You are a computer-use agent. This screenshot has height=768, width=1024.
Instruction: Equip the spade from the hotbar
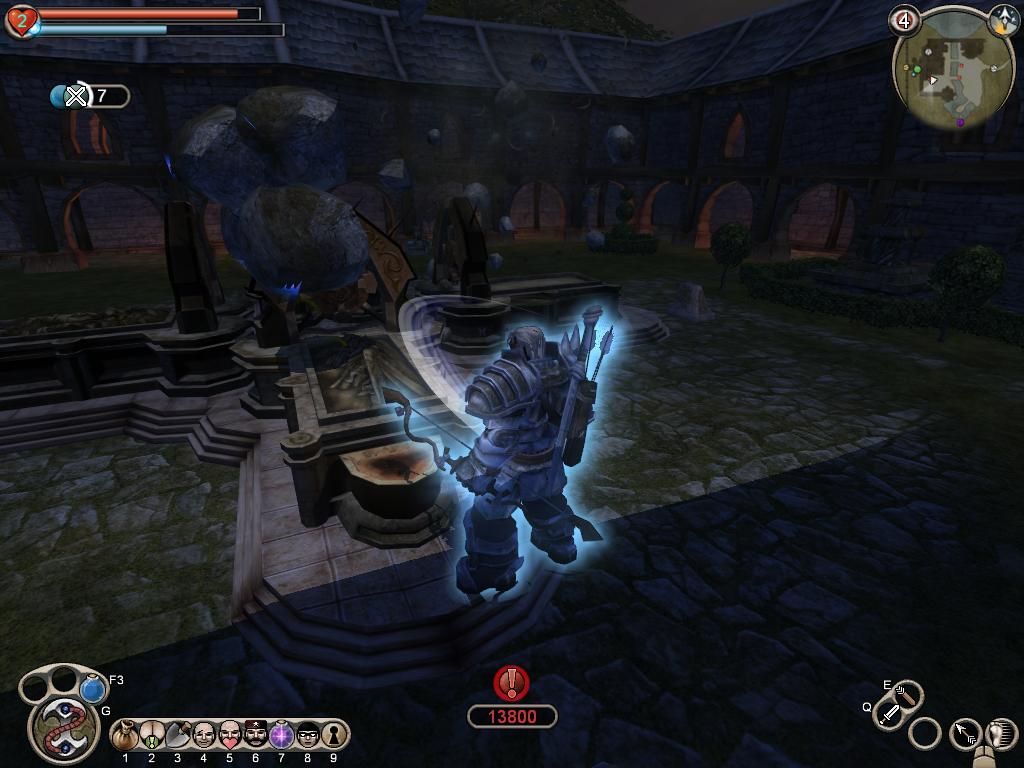point(177,735)
